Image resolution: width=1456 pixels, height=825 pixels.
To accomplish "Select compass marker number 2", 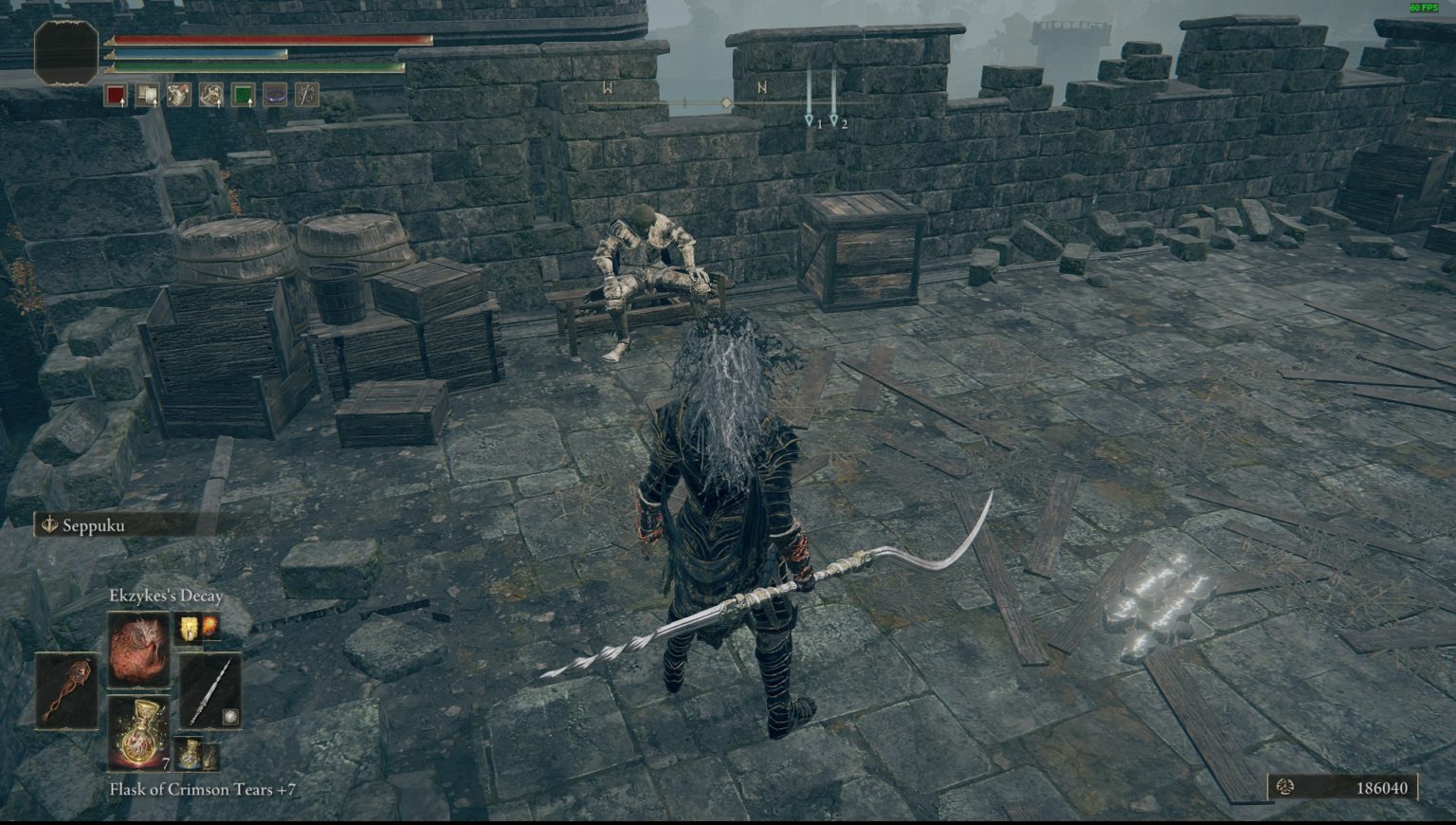I will (x=834, y=121).
